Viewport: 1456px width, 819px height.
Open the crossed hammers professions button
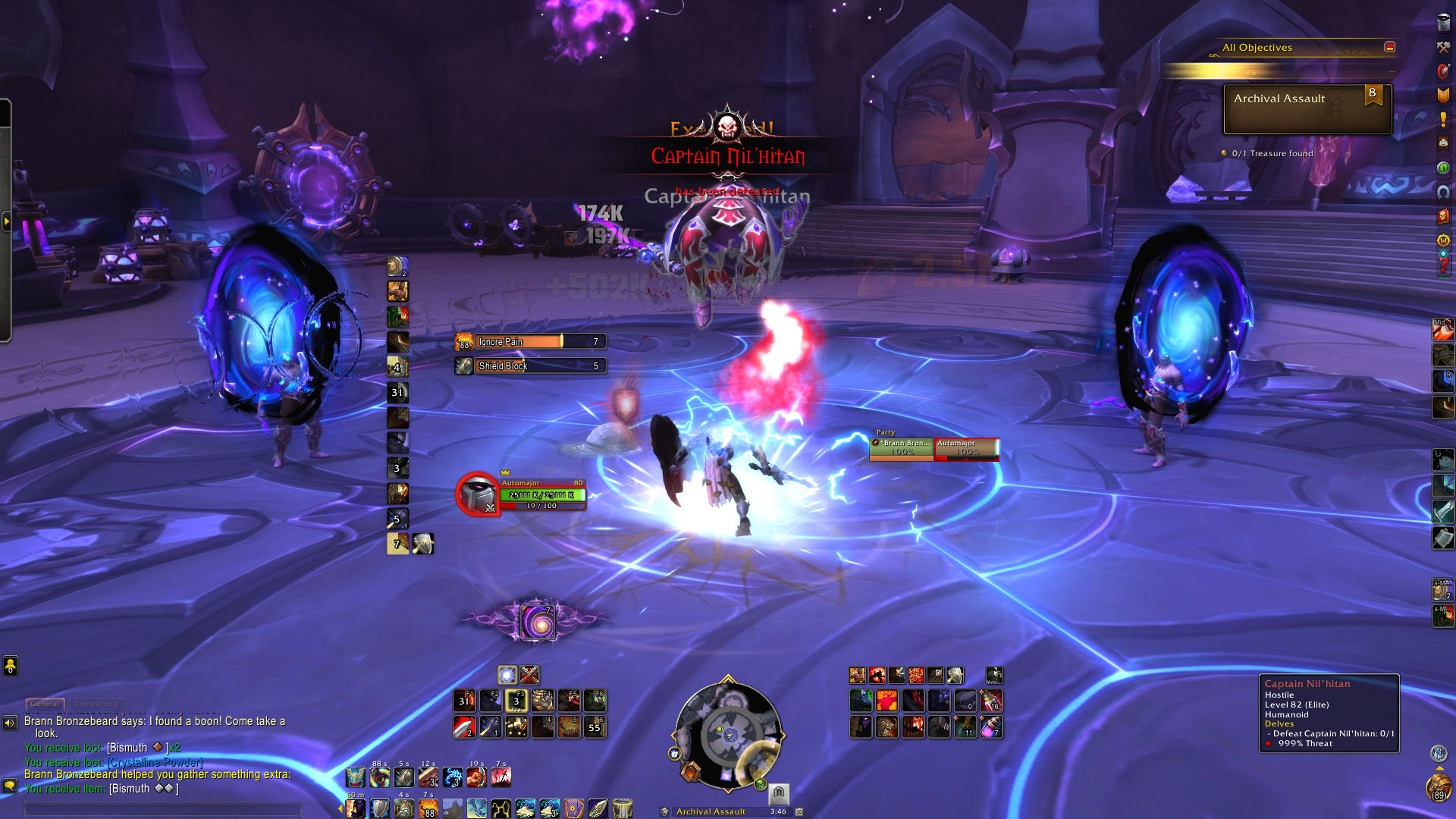[1443, 47]
